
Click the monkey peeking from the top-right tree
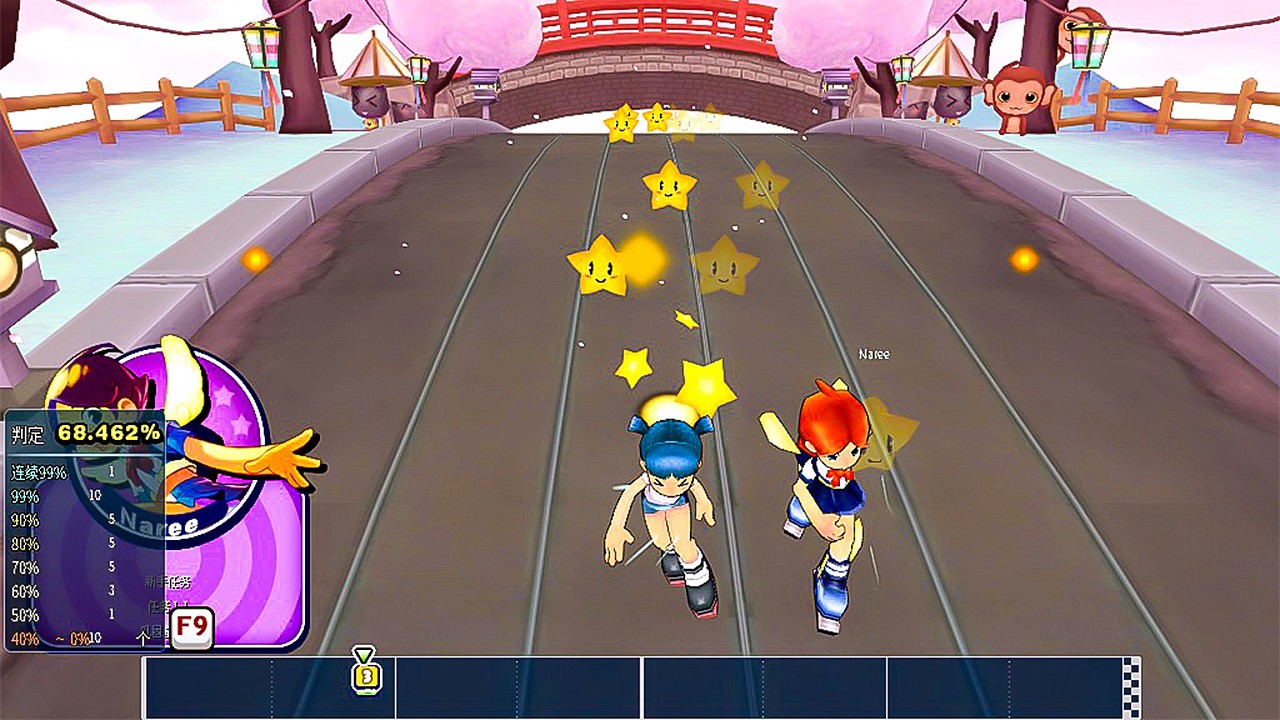1018,92
